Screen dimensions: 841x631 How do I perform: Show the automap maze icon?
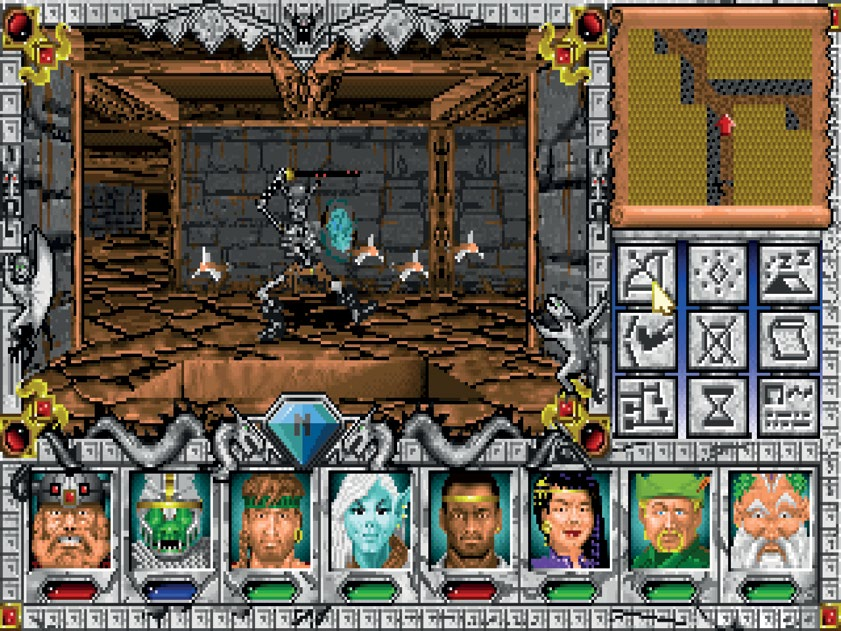(647, 405)
